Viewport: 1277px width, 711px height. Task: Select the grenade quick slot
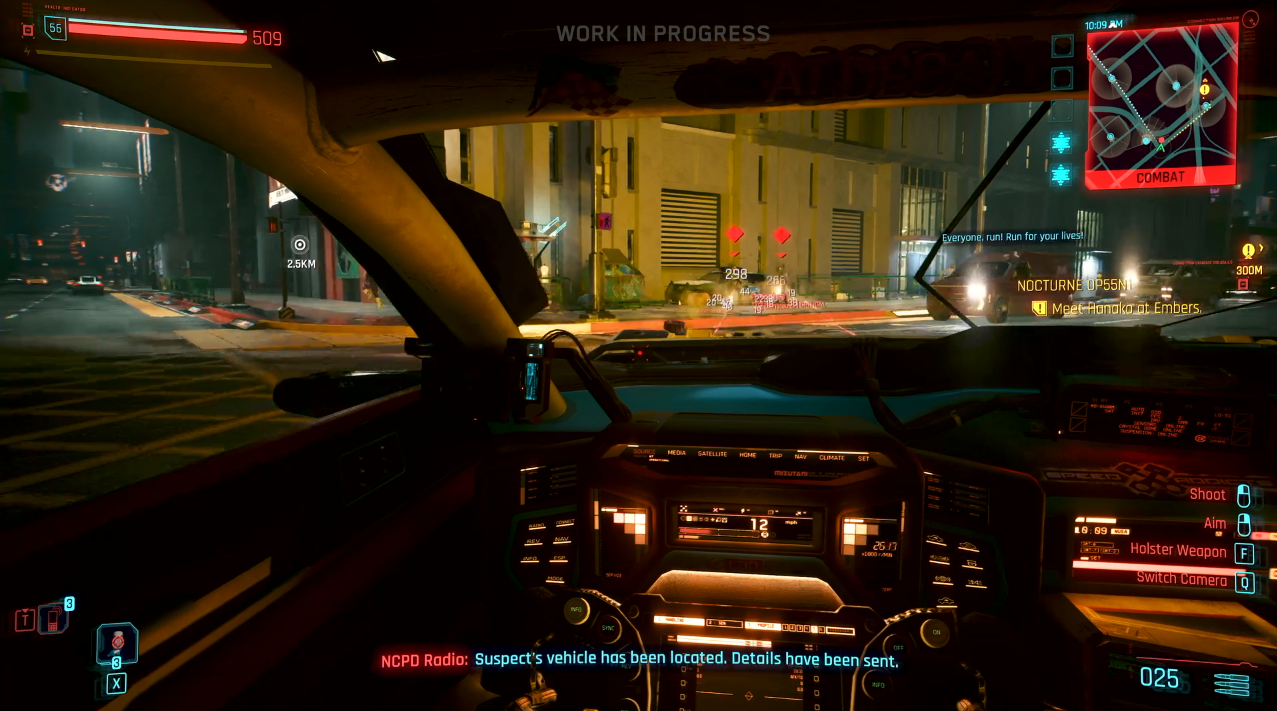click(x=117, y=642)
